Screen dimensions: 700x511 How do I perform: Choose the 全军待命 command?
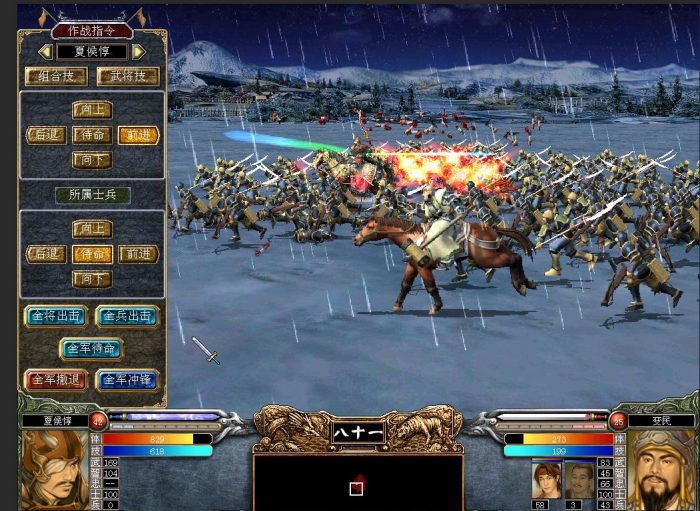tap(92, 349)
